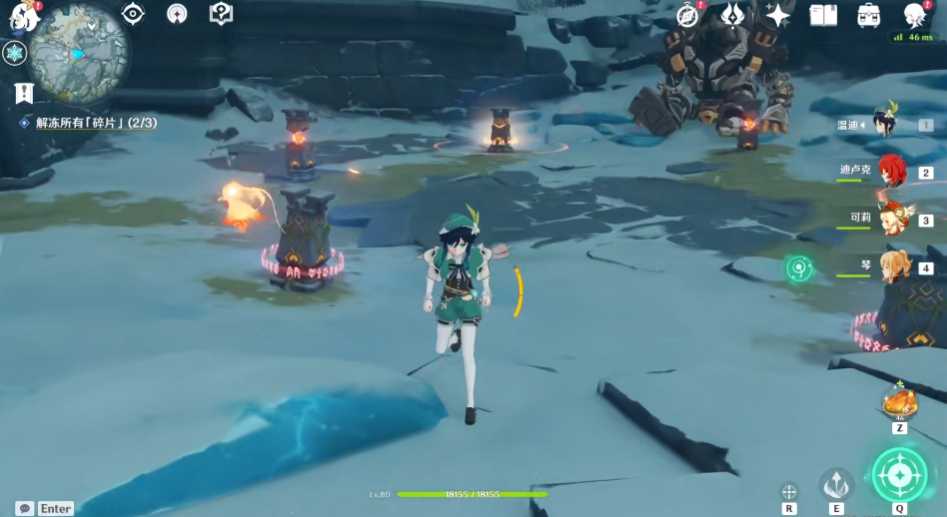
Task: Activate the eye-shaped elemental sight icon
Action: 133,13
